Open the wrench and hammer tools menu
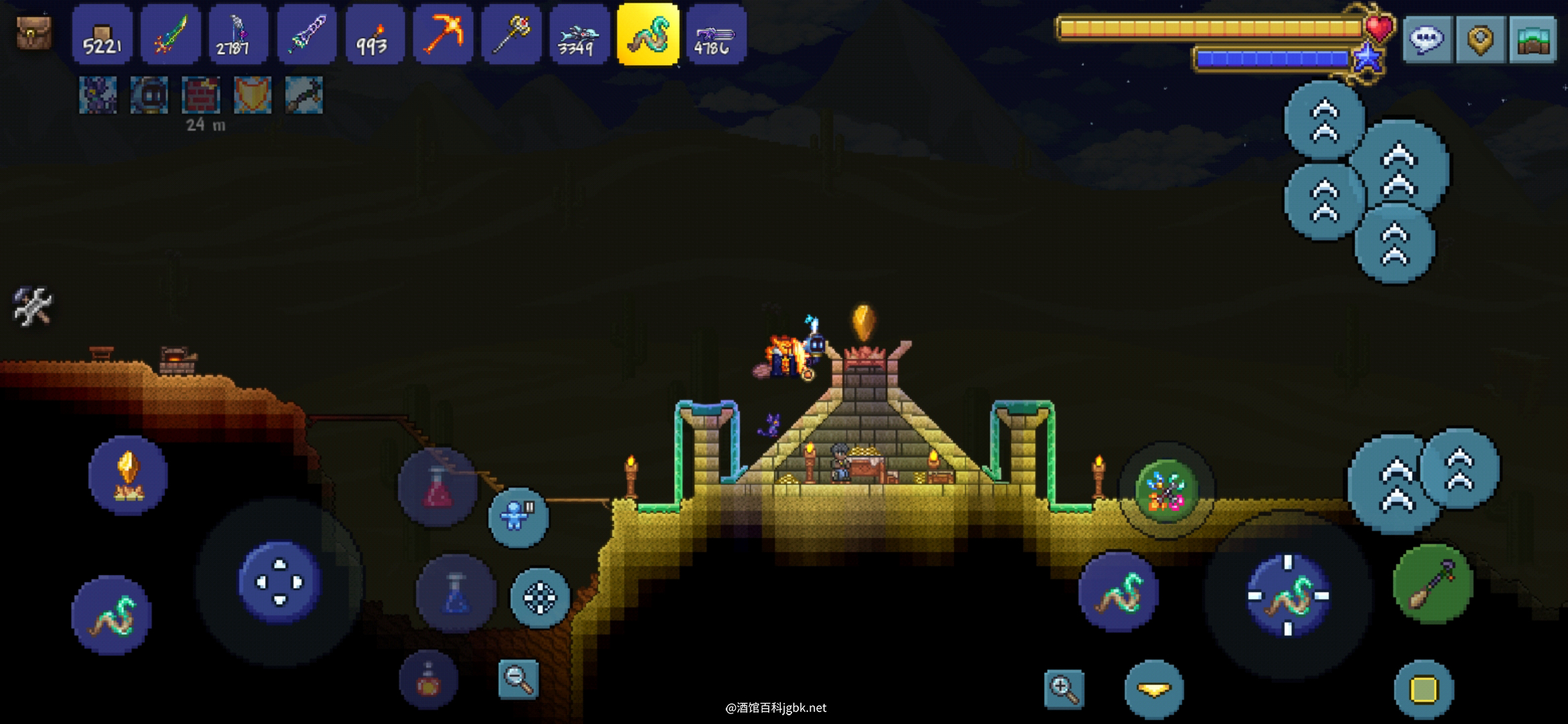 (x=32, y=307)
